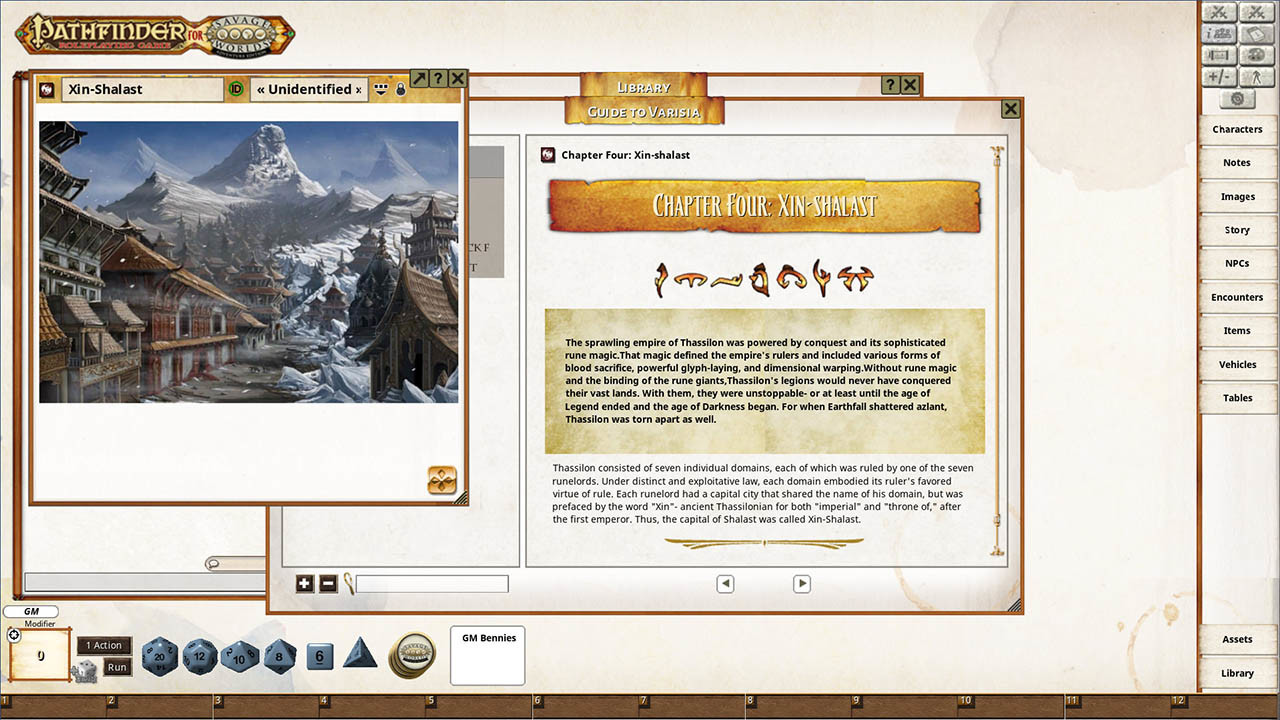Image resolution: width=1280 pixels, height=720 pixels.
Task: Toggle the share indicator beside the lock icon
Action: pyautogui.click(x=380, y=89)
